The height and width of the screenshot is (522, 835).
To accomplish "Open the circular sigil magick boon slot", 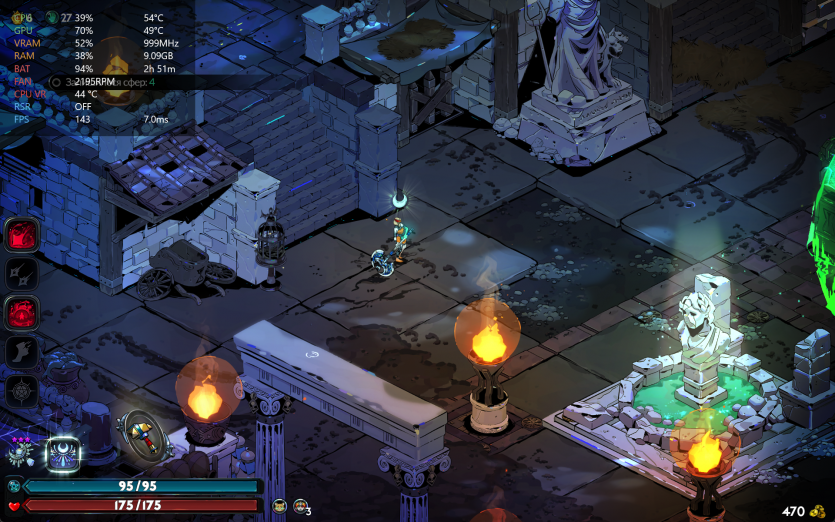I will (x=21, y=390).
